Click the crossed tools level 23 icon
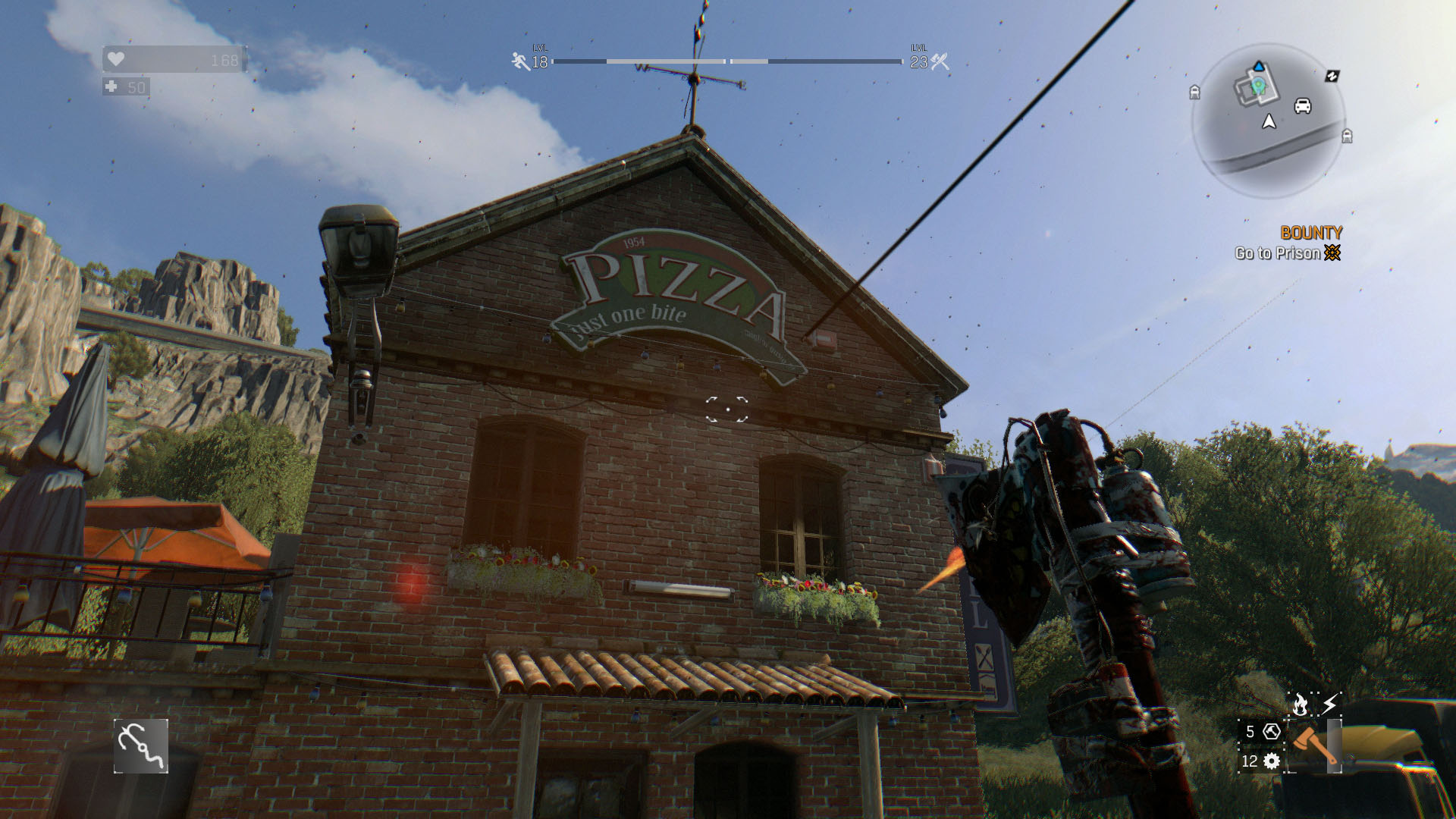The height and width of the screenshot is (819, 1456). tap(940, 61)
